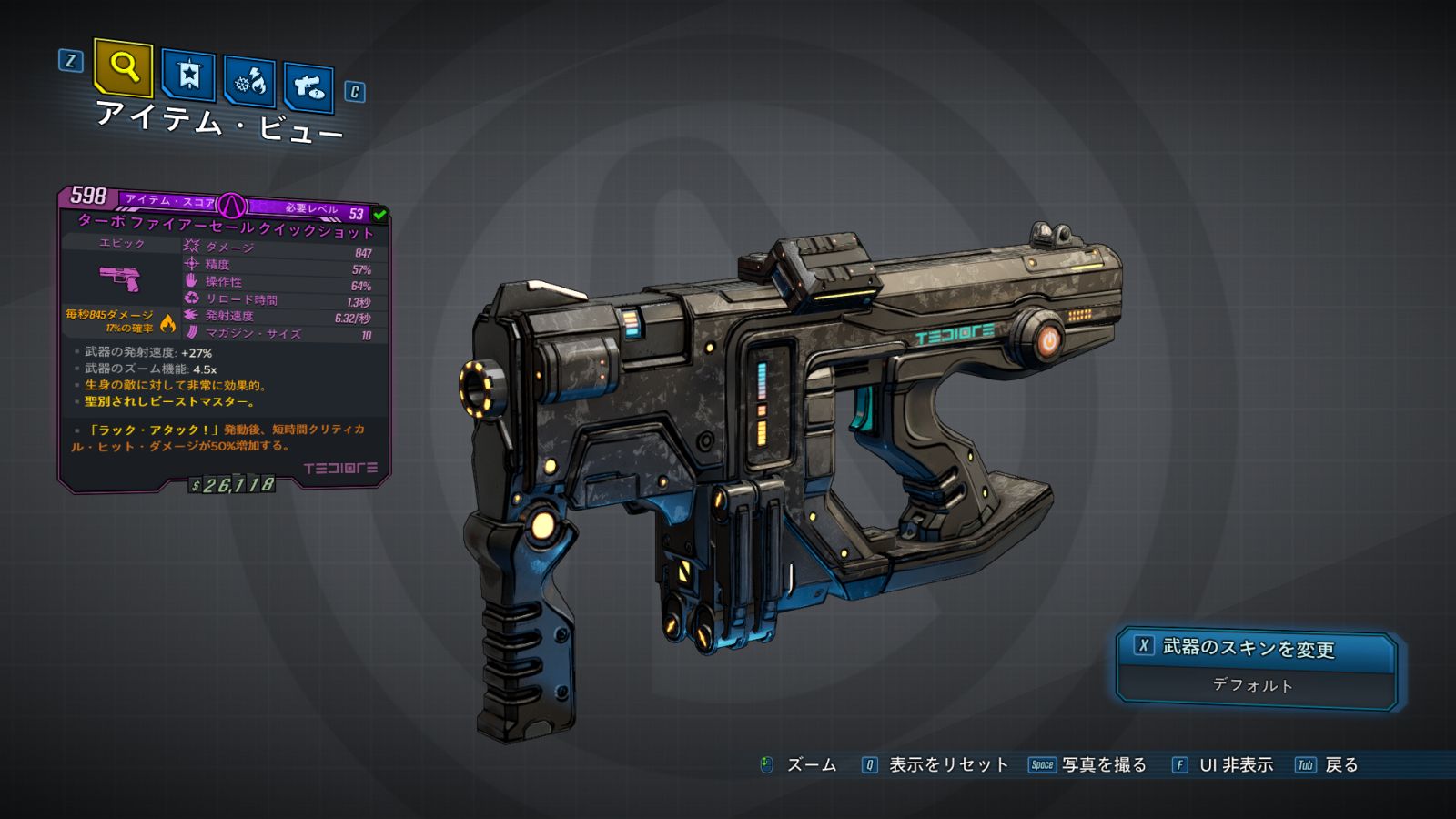
Task: Hide the interface using UI 非表示
Action: tap(1235, 765)
